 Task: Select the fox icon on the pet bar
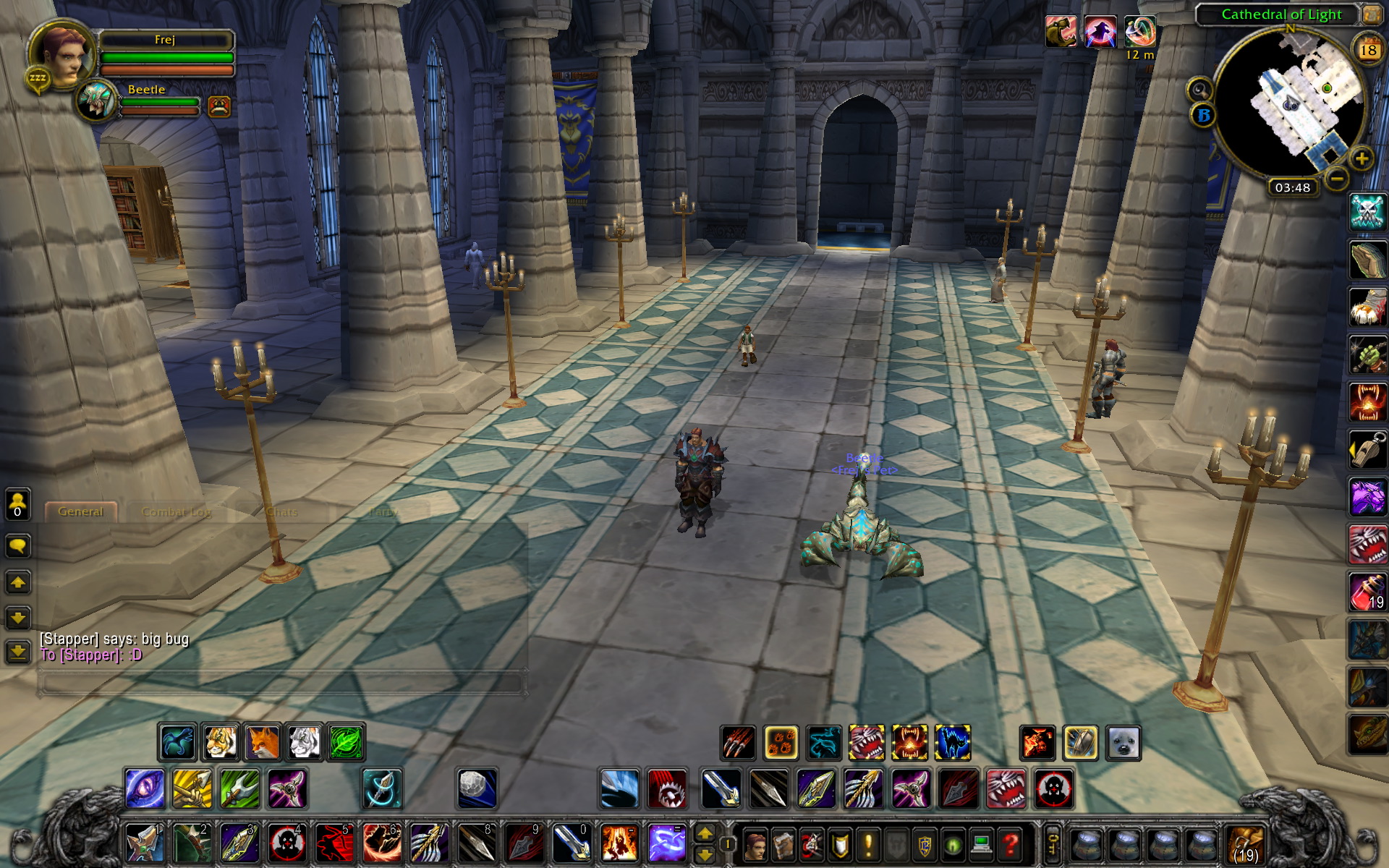click(262, 742)
